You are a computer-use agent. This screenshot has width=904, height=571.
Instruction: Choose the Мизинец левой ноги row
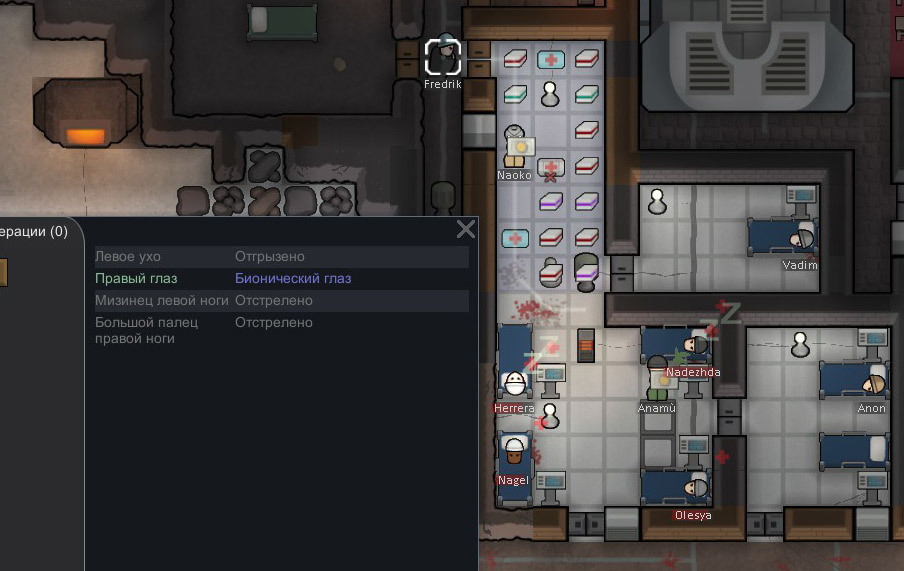coord(281,301)
